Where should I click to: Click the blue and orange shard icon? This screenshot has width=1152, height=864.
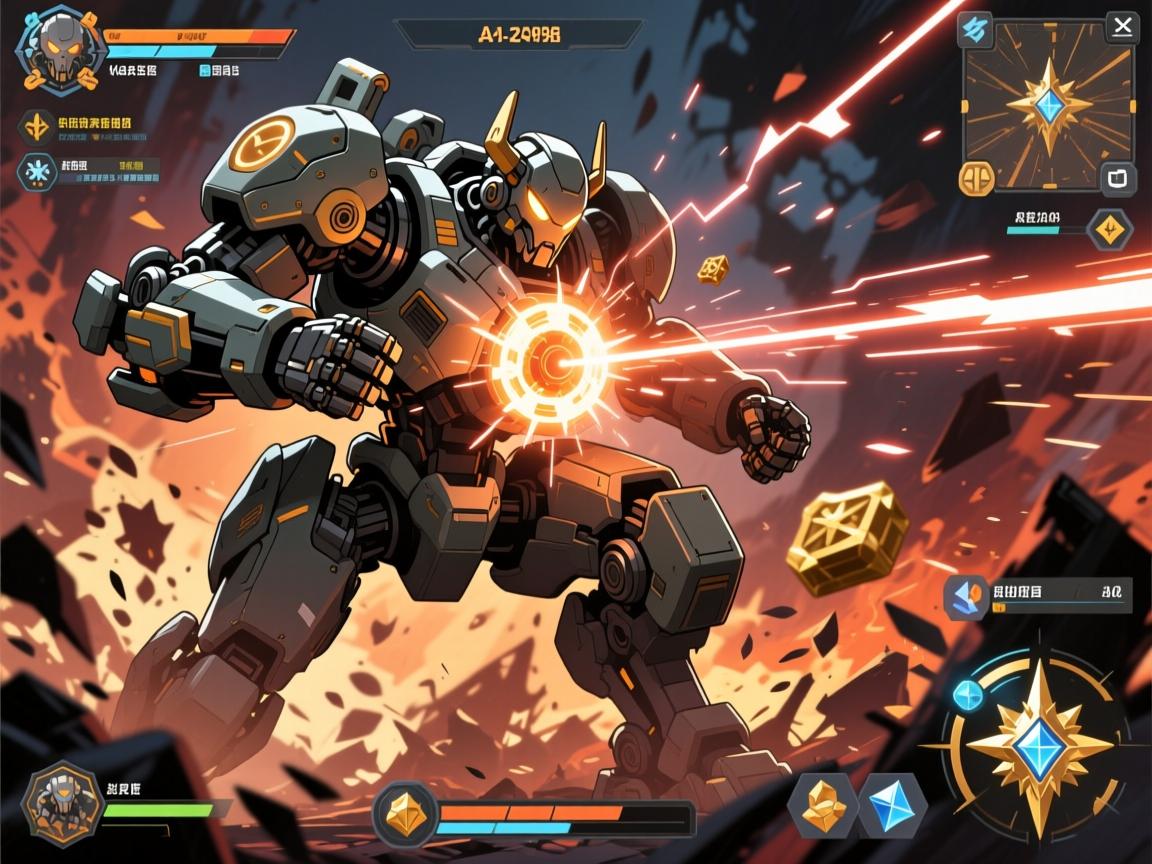pos(967,597)
